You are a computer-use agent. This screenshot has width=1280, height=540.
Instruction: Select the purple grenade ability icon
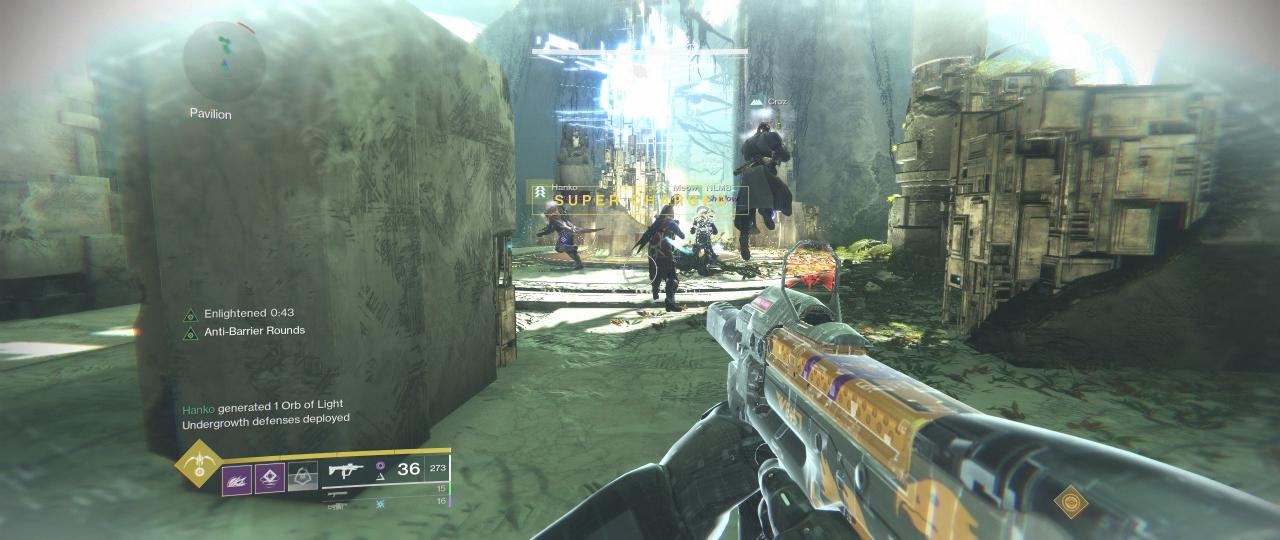coord(237,478)
